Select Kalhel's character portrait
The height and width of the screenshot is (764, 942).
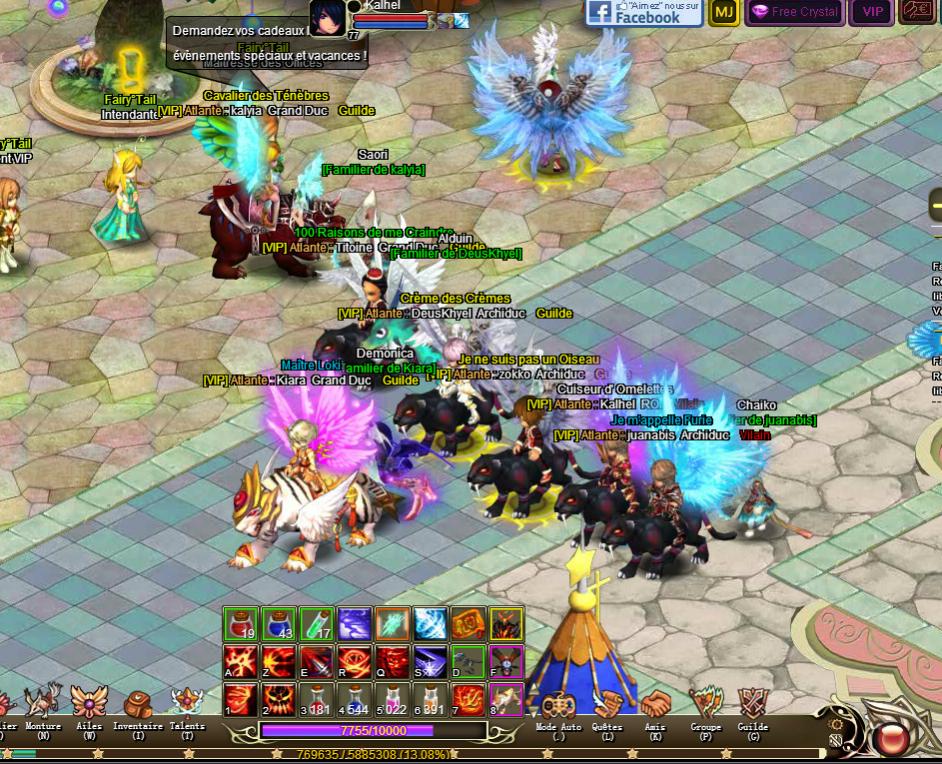pyautogui.click(x=326, y=17)
